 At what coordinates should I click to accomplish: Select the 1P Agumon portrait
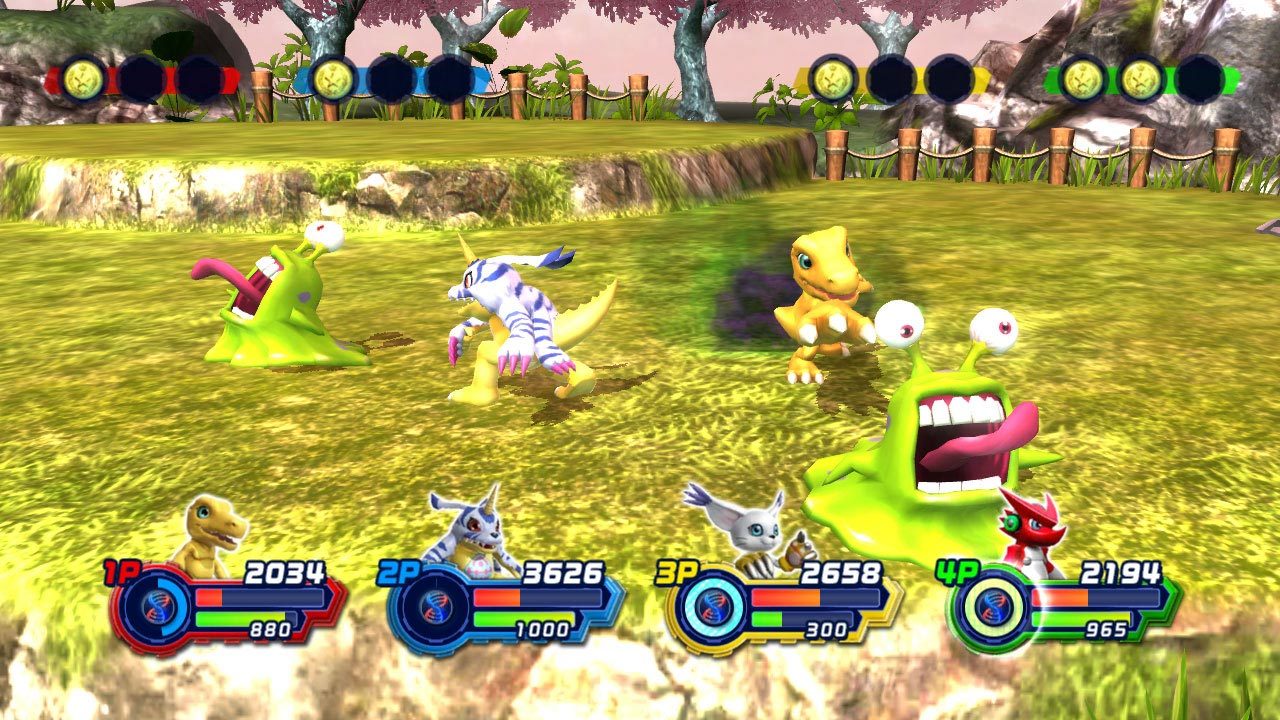210,535
